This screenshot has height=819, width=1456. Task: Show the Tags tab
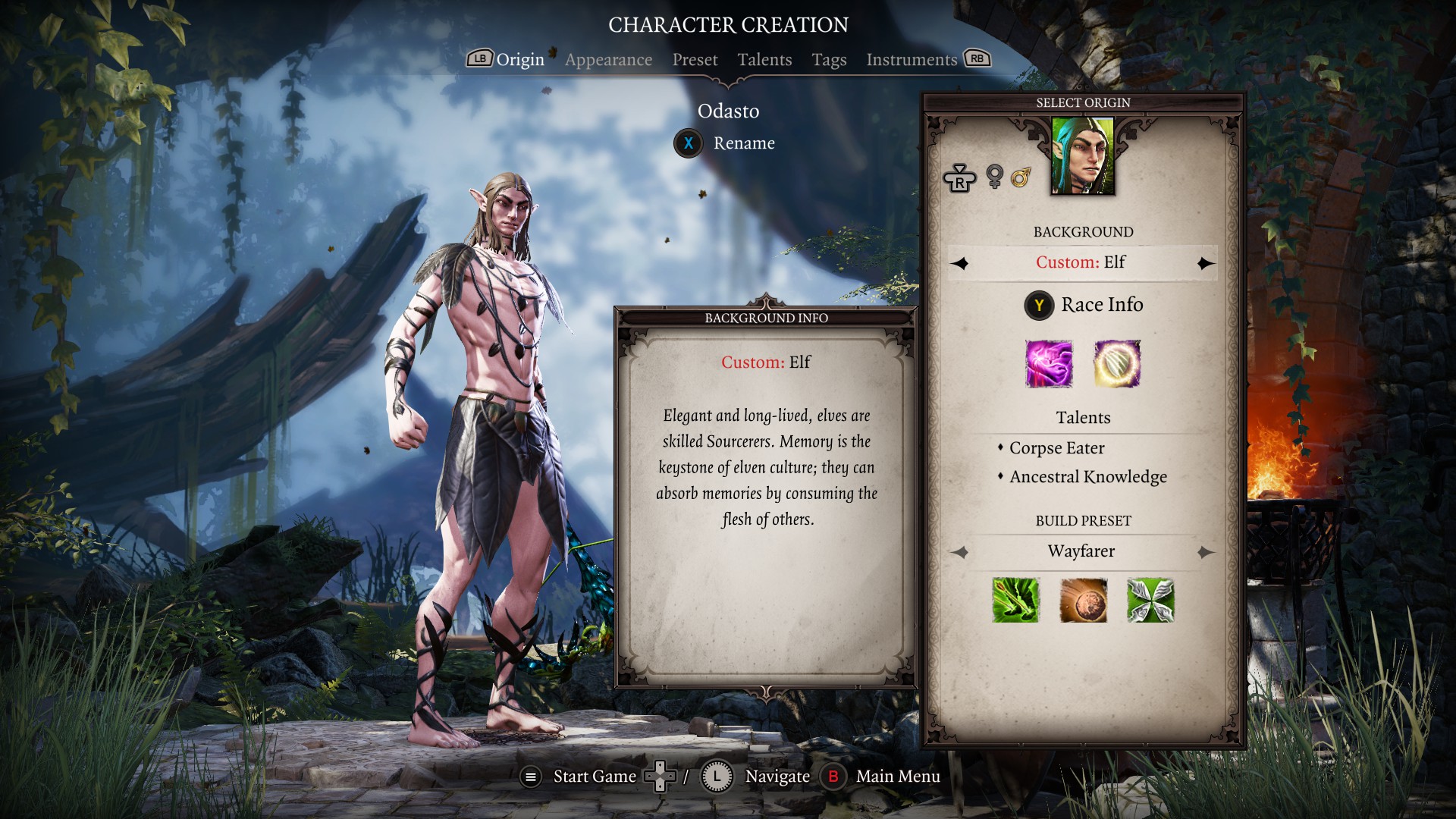pos(829,59)
